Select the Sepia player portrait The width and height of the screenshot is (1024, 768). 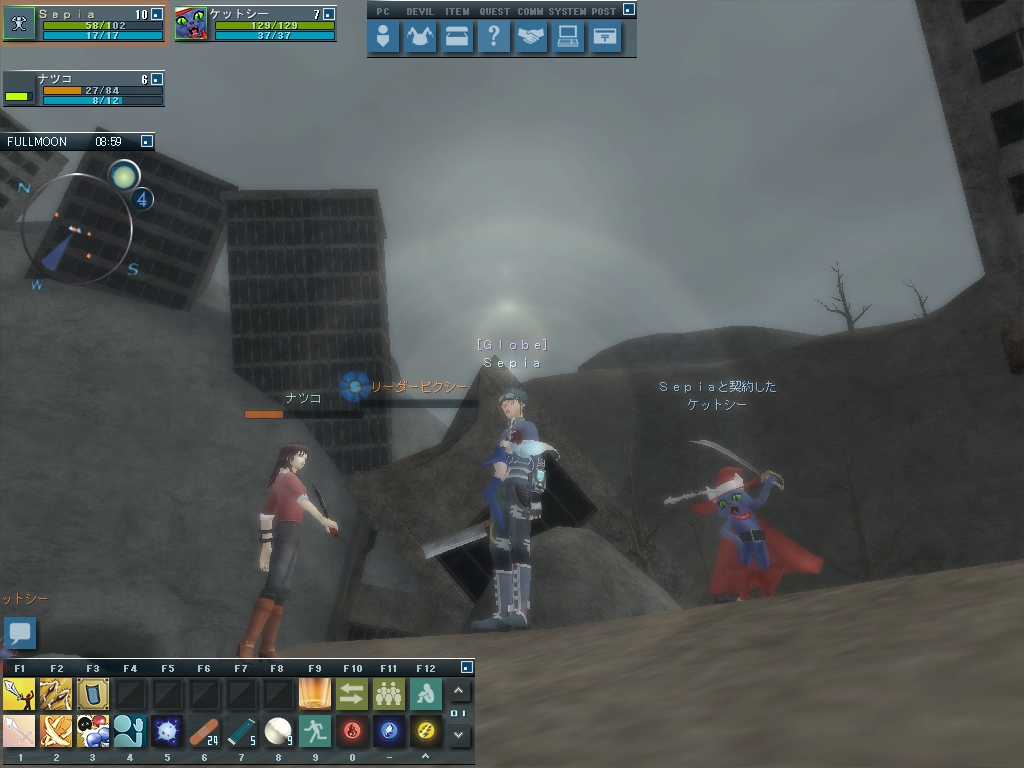19,24
